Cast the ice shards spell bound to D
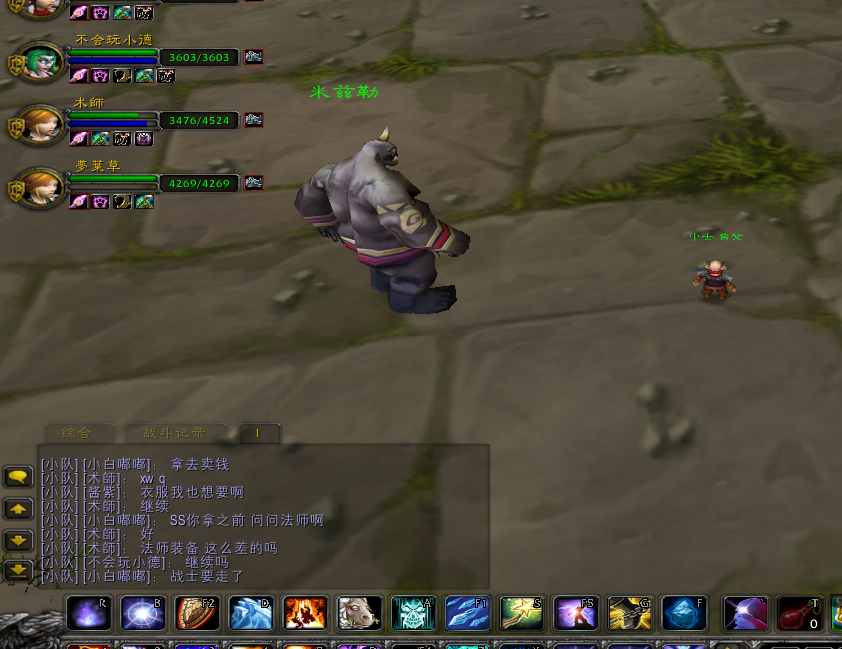The image size is (842, 649). pyautogui.click(x=251, y=613)
